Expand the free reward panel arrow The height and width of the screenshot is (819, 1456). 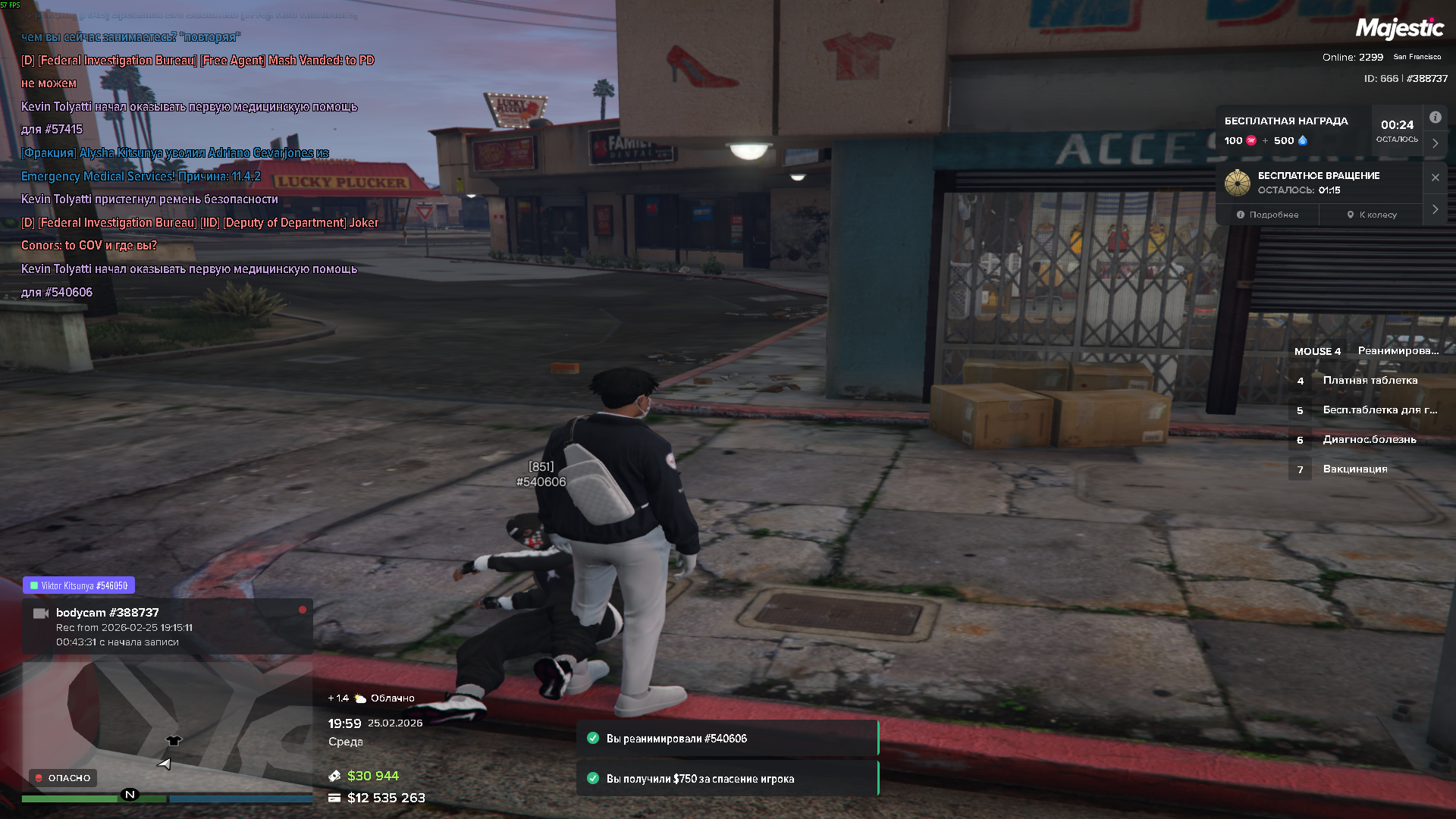pos(1435,143)
